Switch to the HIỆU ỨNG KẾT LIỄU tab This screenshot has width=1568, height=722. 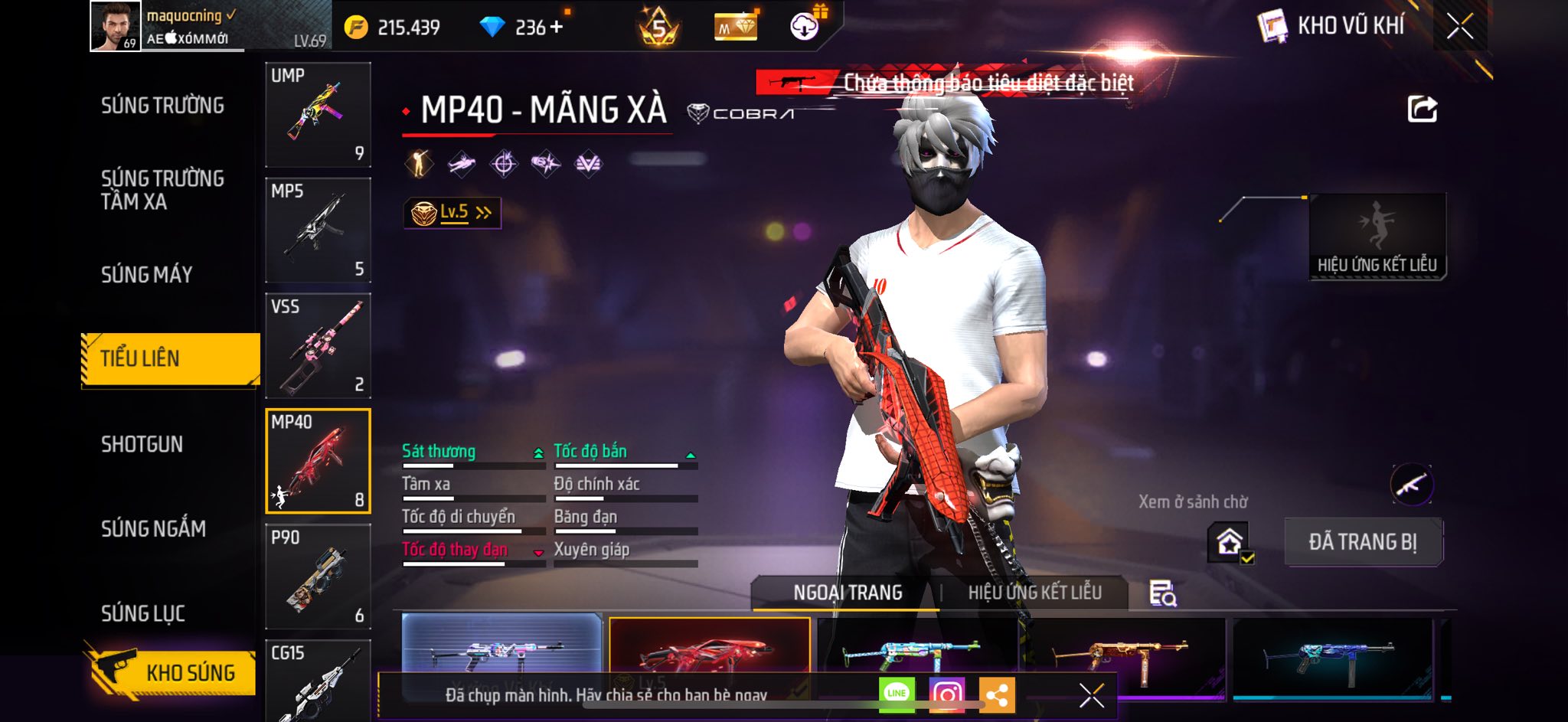pos(1034,592)
